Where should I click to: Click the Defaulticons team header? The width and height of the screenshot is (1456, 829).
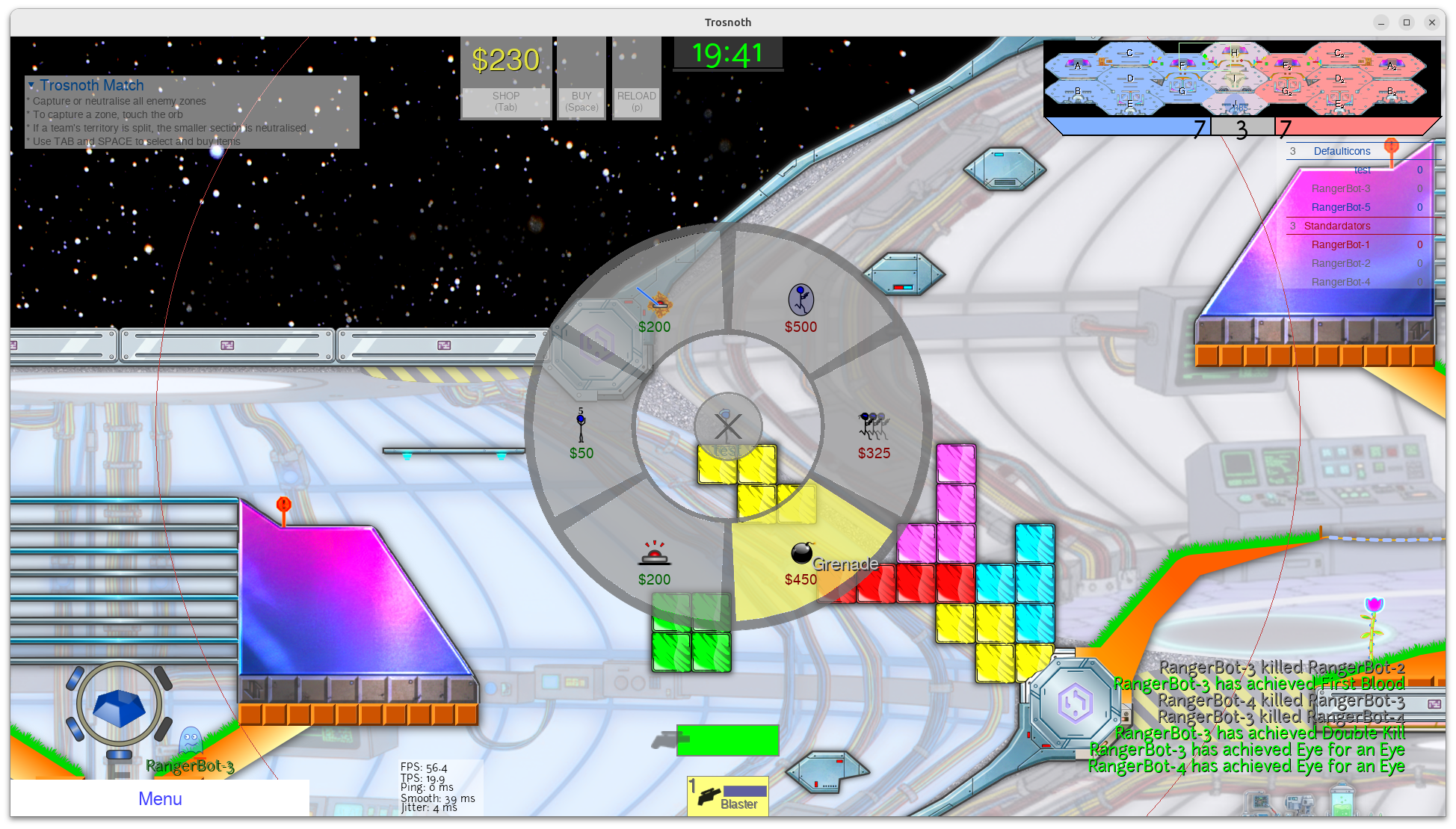click(1342, 151)
